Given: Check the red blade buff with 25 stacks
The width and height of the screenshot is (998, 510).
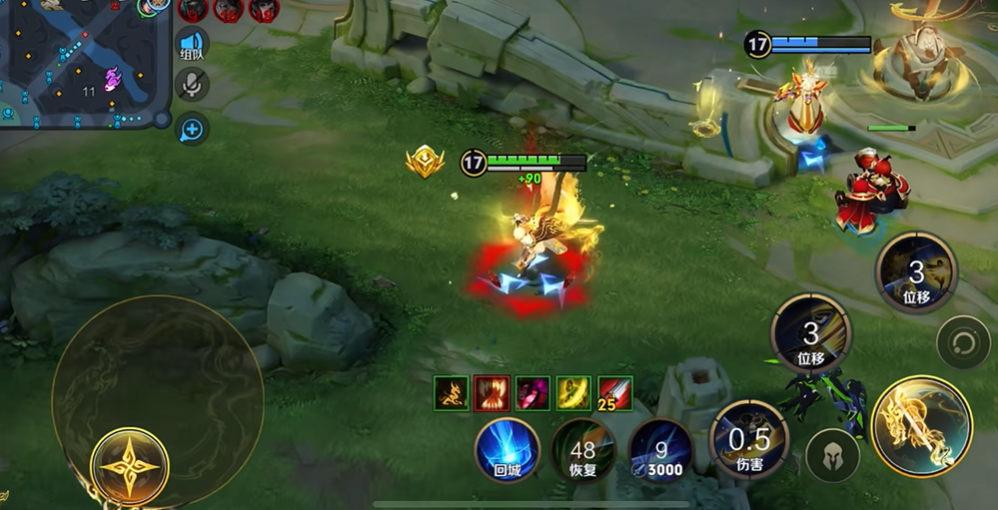Looking at the screenshot, I should click(615, 393).
